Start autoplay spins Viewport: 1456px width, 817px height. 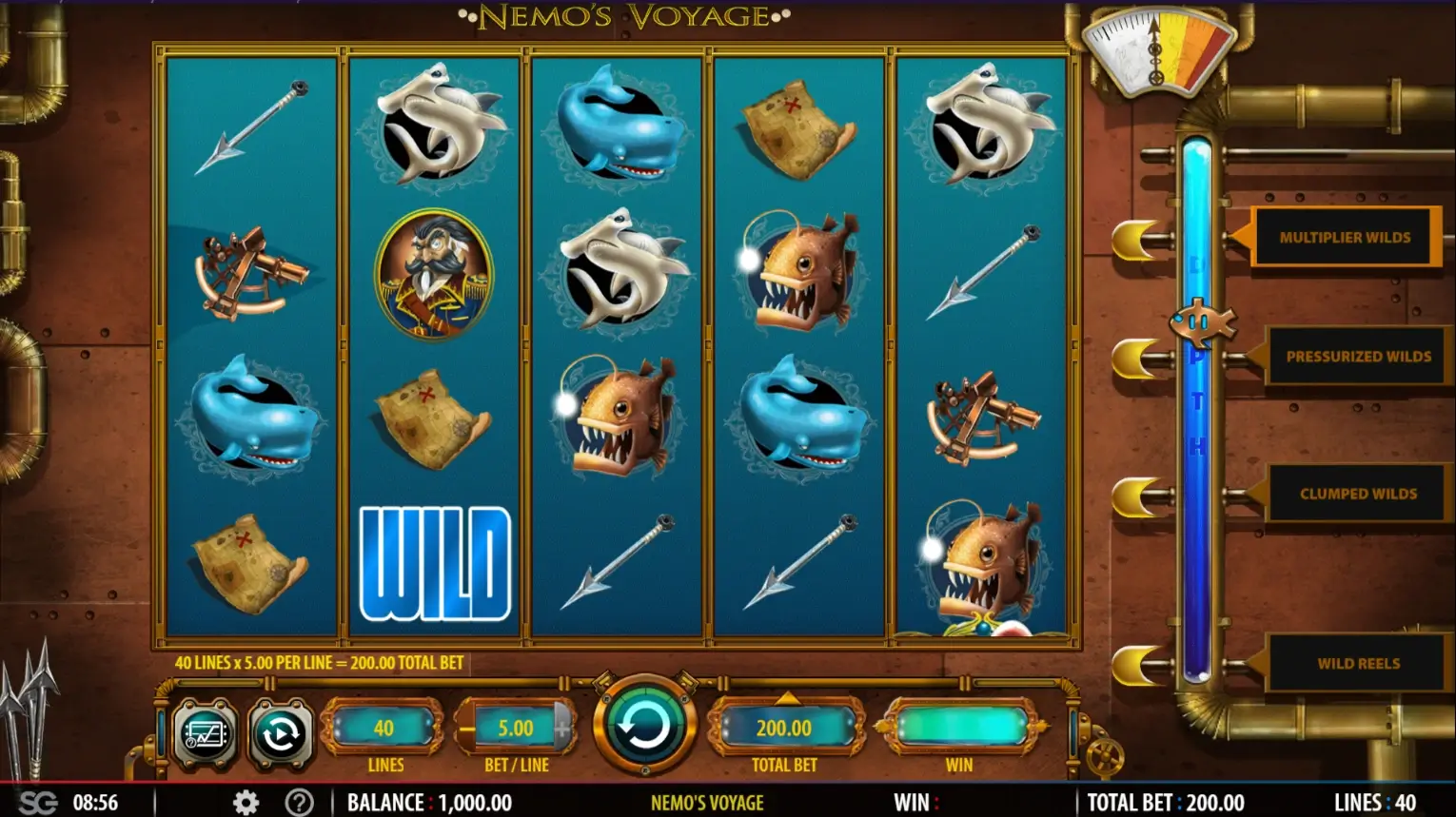point(280,733)
